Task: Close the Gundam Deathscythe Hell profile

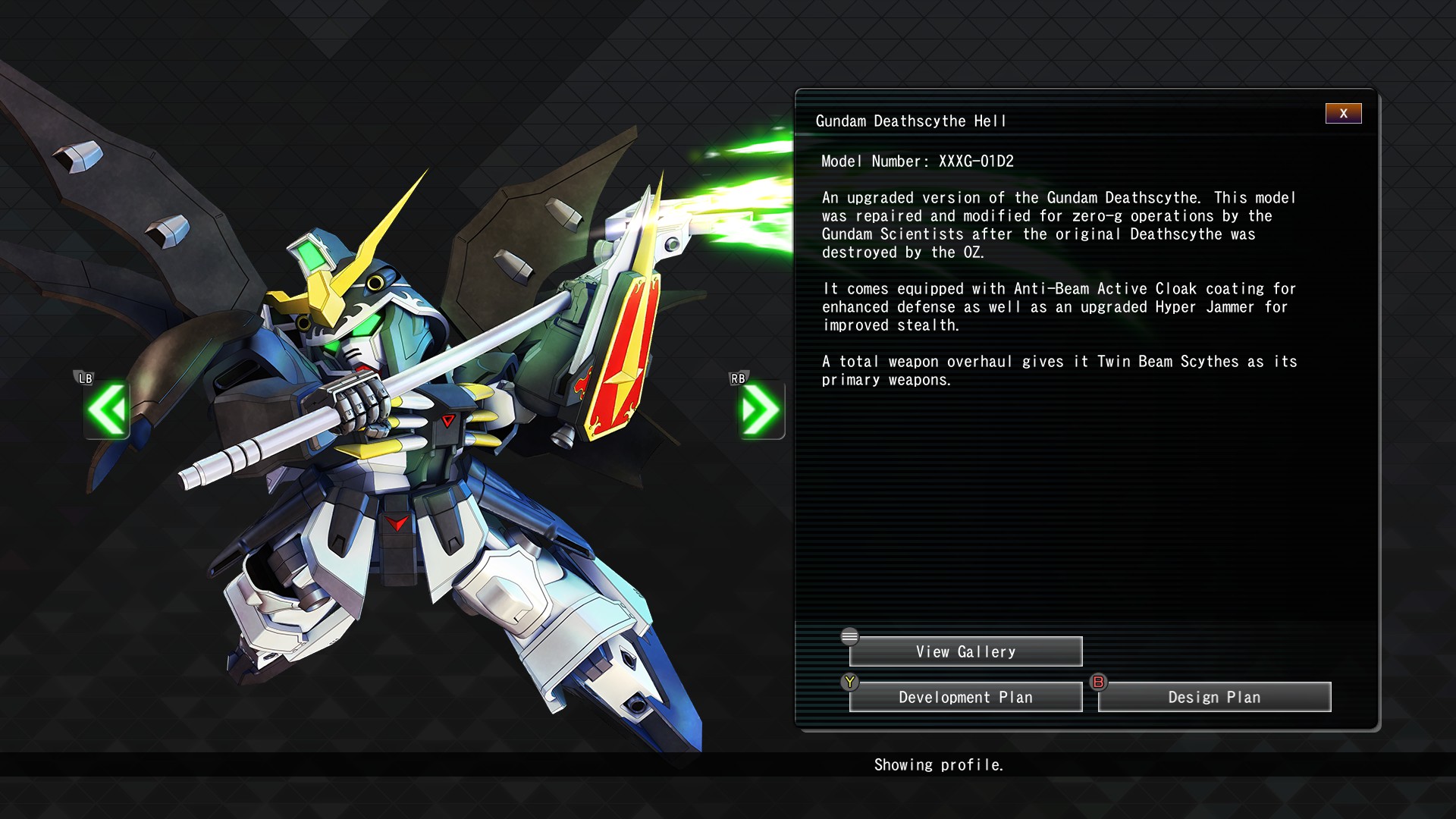Action: [1343, 113]
